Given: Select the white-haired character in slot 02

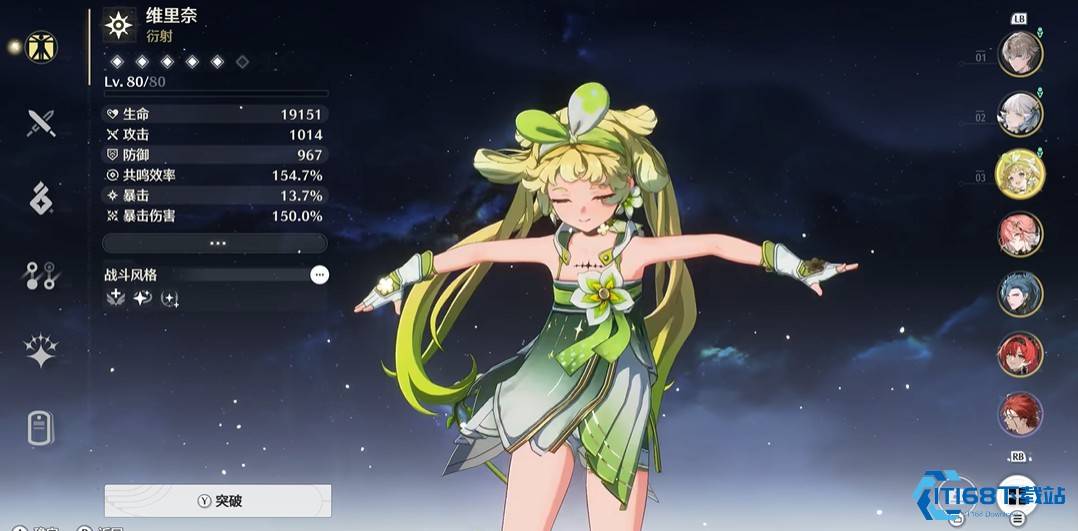Looking at the screenshot, I should point(1020,114).
